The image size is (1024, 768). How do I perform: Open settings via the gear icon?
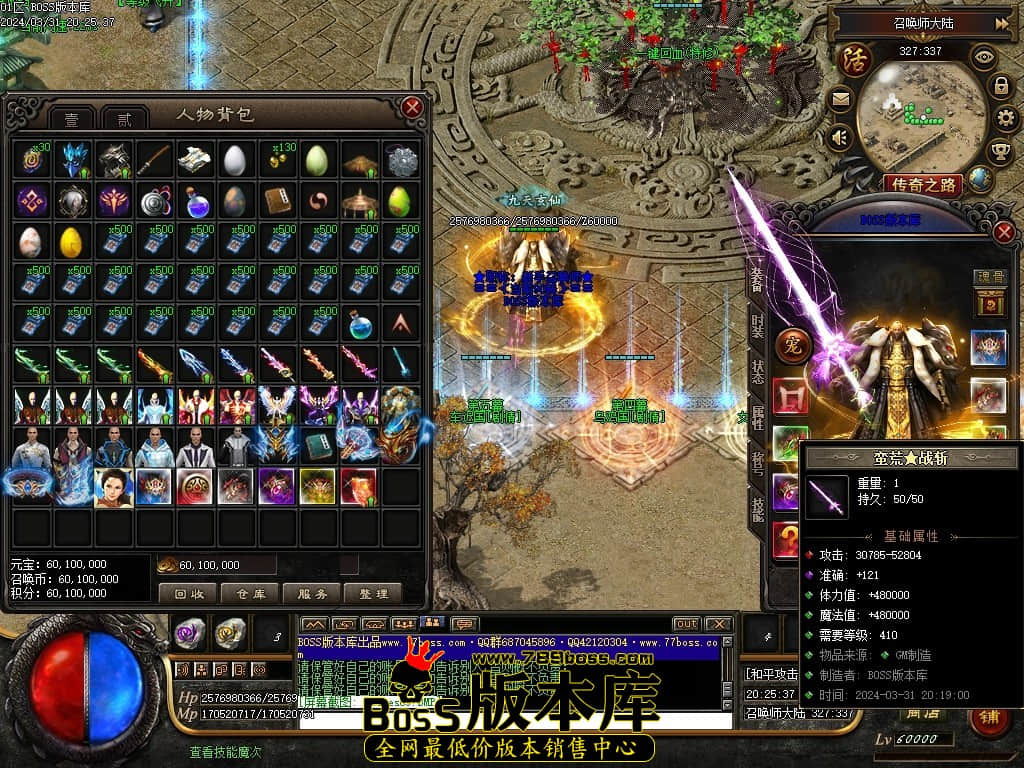click(1007, 119)
